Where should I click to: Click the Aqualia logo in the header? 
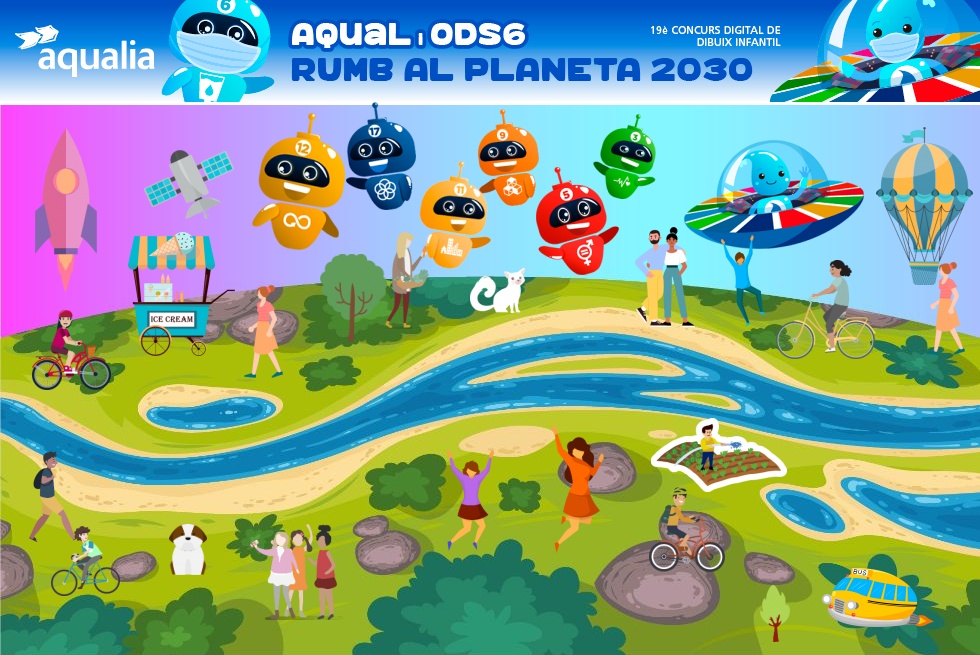click(85, 50)
